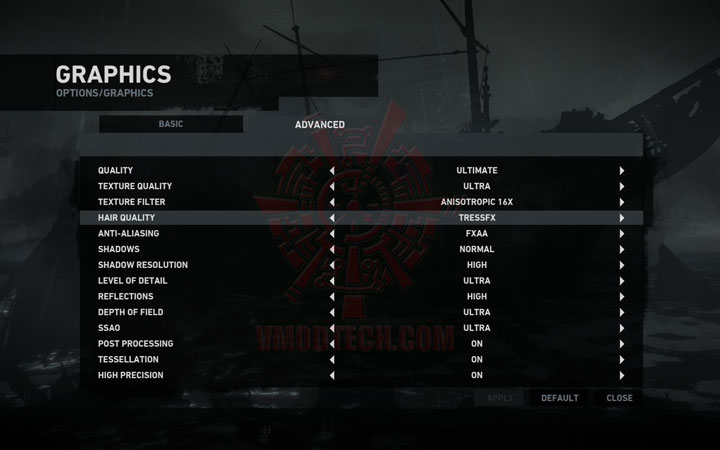Switch to the Basic graphics tab
Image resolution: width=720 pixels, height=450 pixels.
pyautogui.click(x=170, y=124)
